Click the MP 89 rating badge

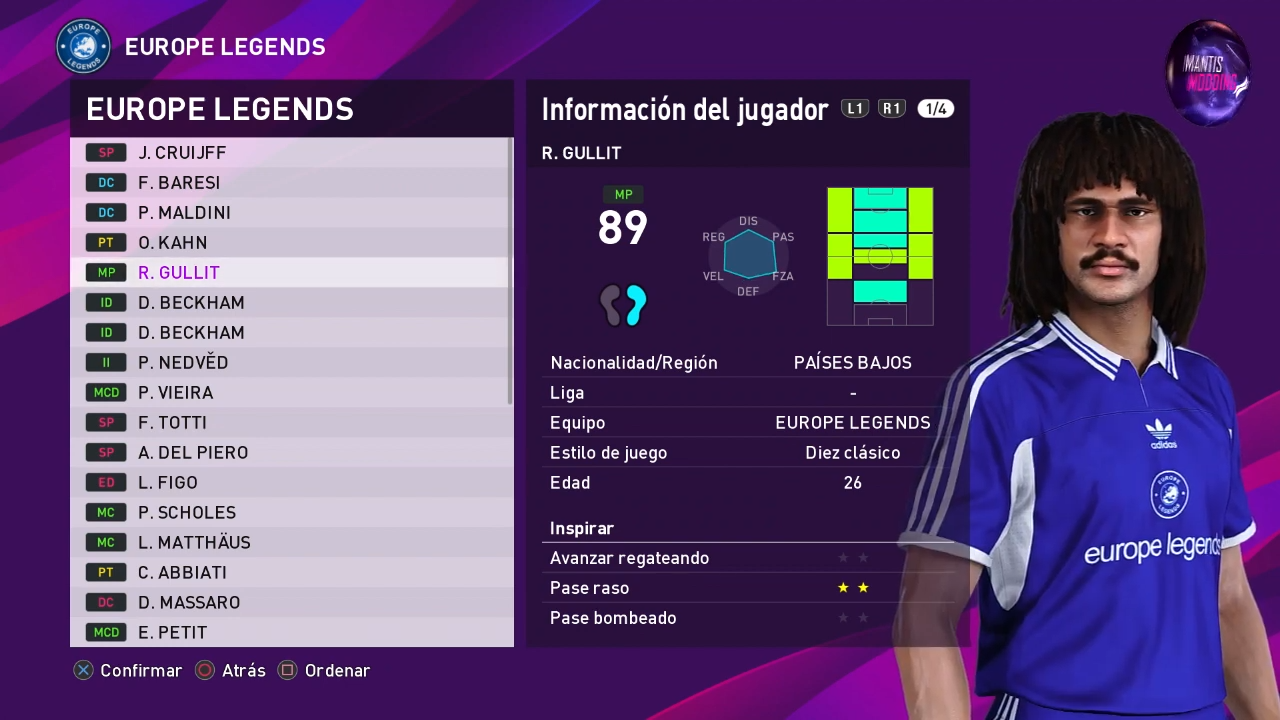[x=622, y=222]
